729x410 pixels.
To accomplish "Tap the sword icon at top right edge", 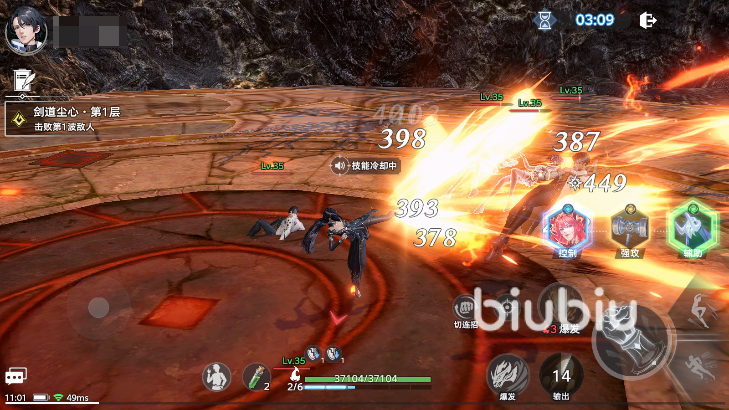I will [x=718, y=70].
